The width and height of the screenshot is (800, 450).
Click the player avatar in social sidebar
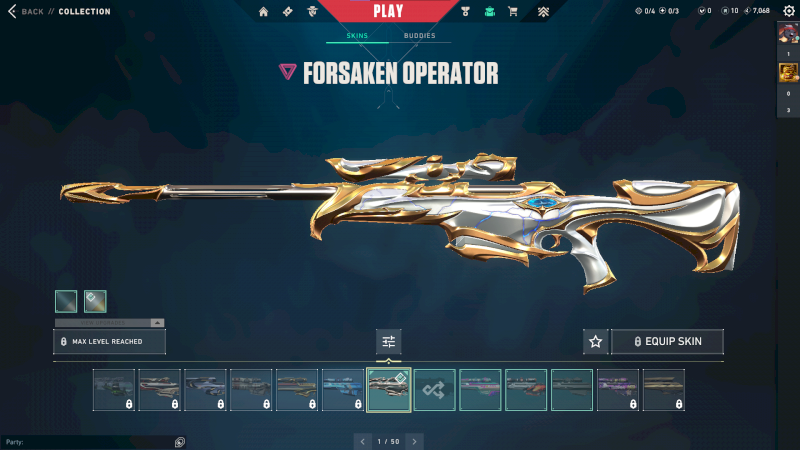(787, 31)
